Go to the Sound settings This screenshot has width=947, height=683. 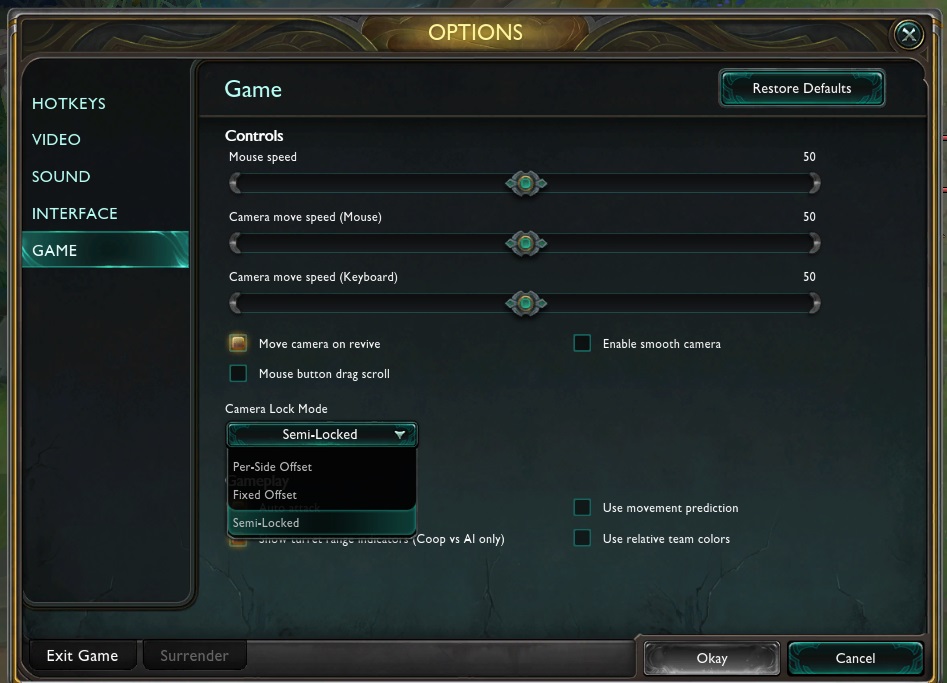tap(61, 177)
